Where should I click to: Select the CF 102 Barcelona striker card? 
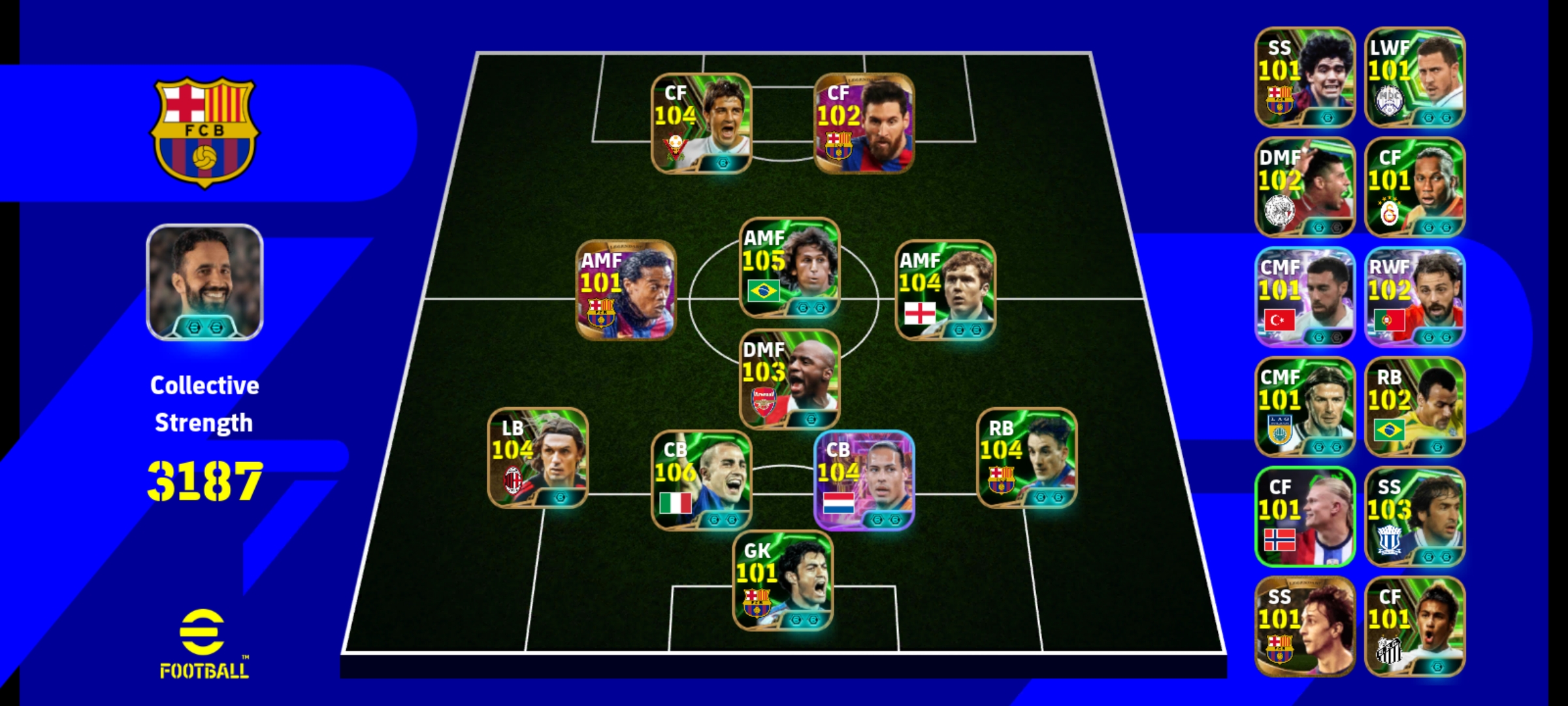(x=864, y=123)
